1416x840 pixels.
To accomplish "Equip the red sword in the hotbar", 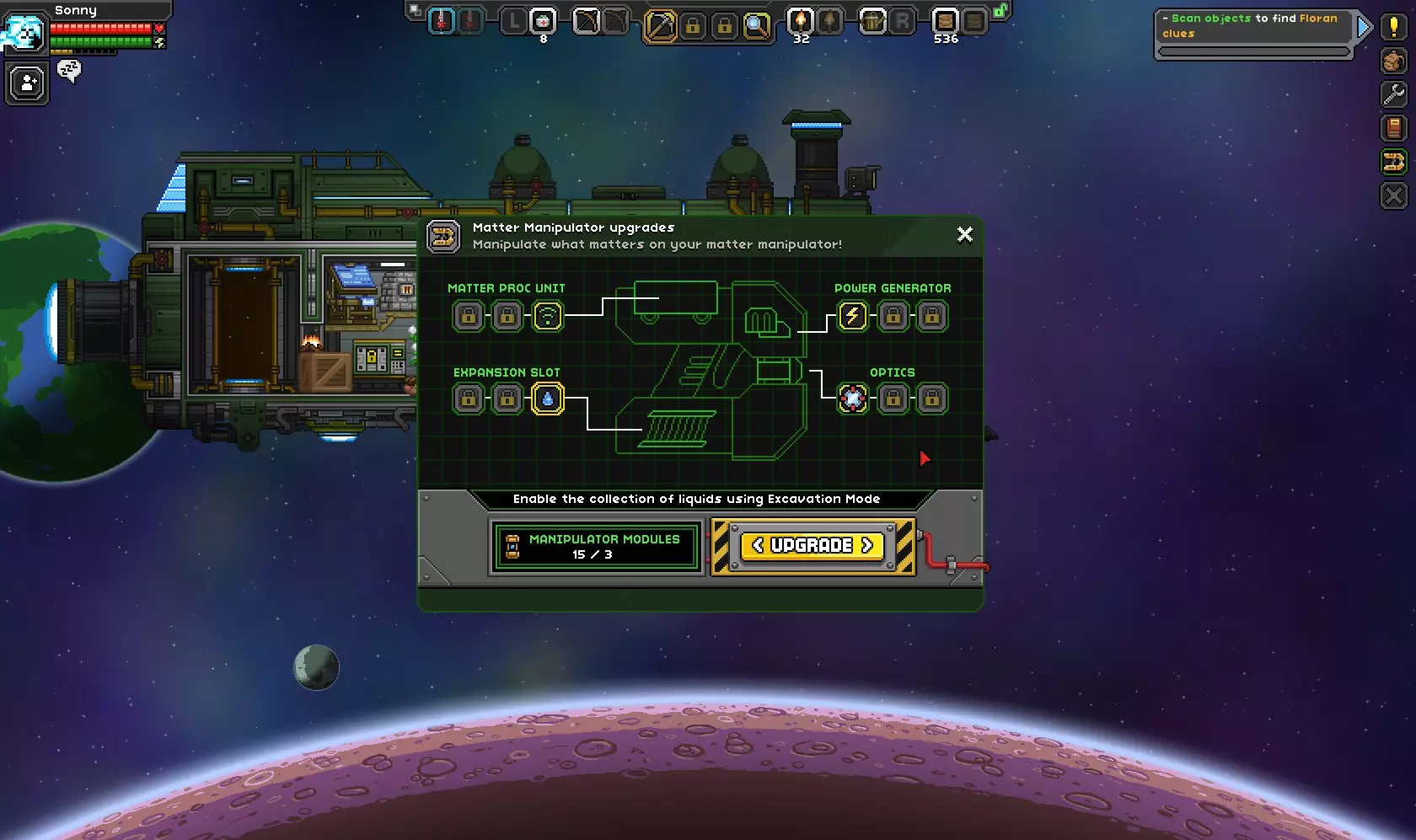I will (x=441, y=21).
